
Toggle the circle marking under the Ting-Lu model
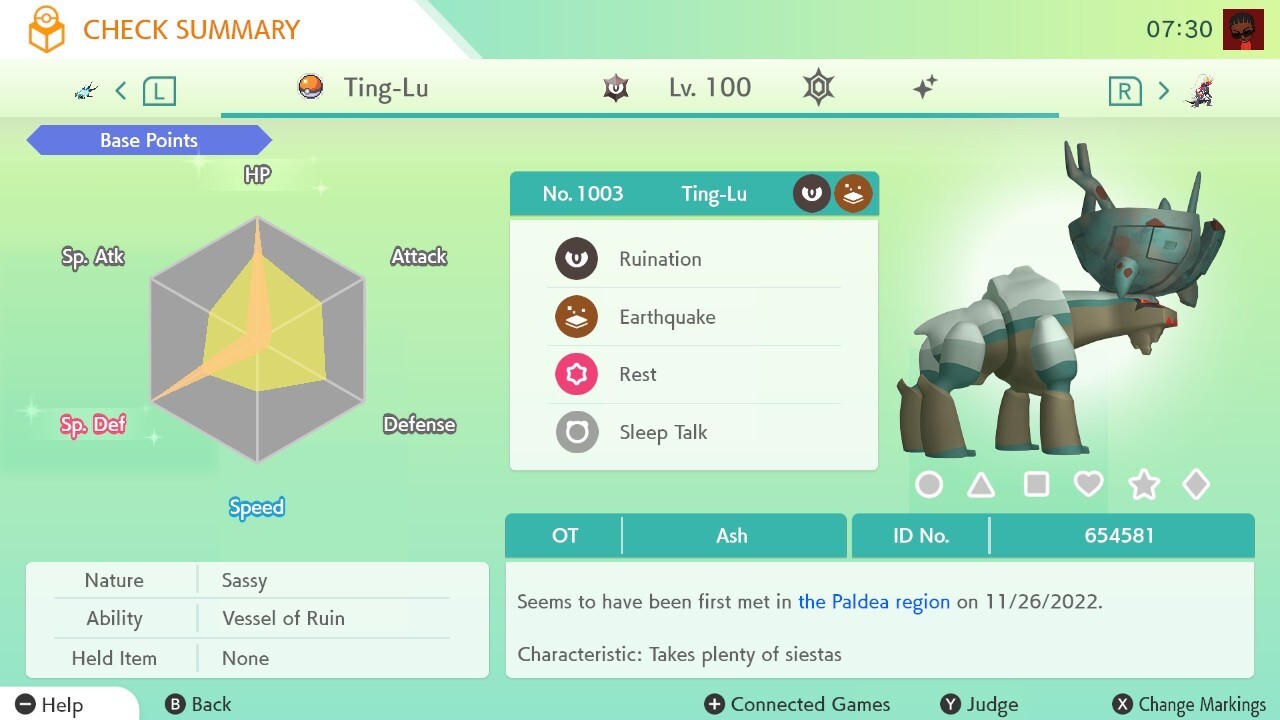[929, 484]
